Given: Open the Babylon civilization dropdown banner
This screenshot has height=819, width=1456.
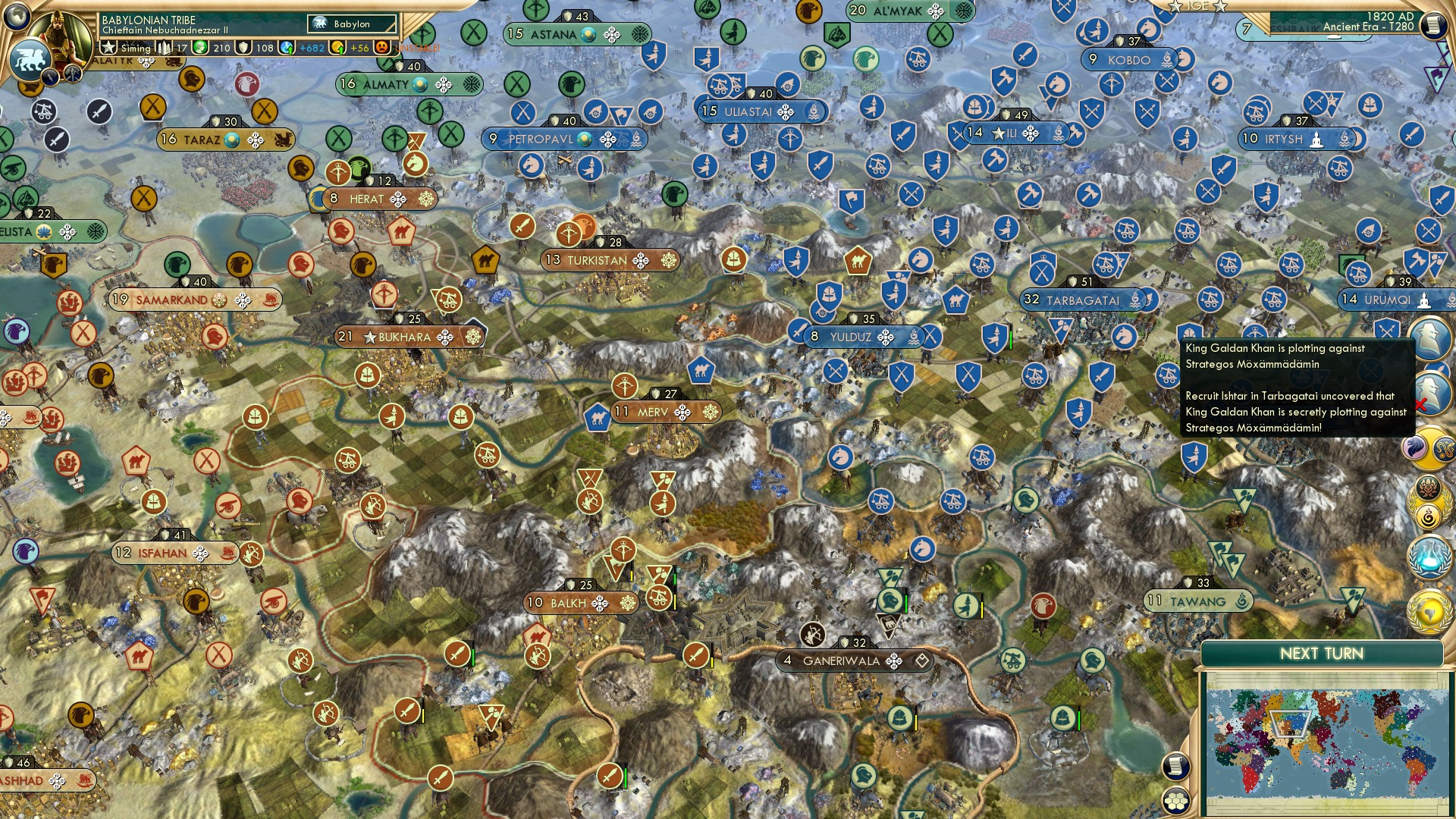Looking at the screenshot, I should click(353, 24).
